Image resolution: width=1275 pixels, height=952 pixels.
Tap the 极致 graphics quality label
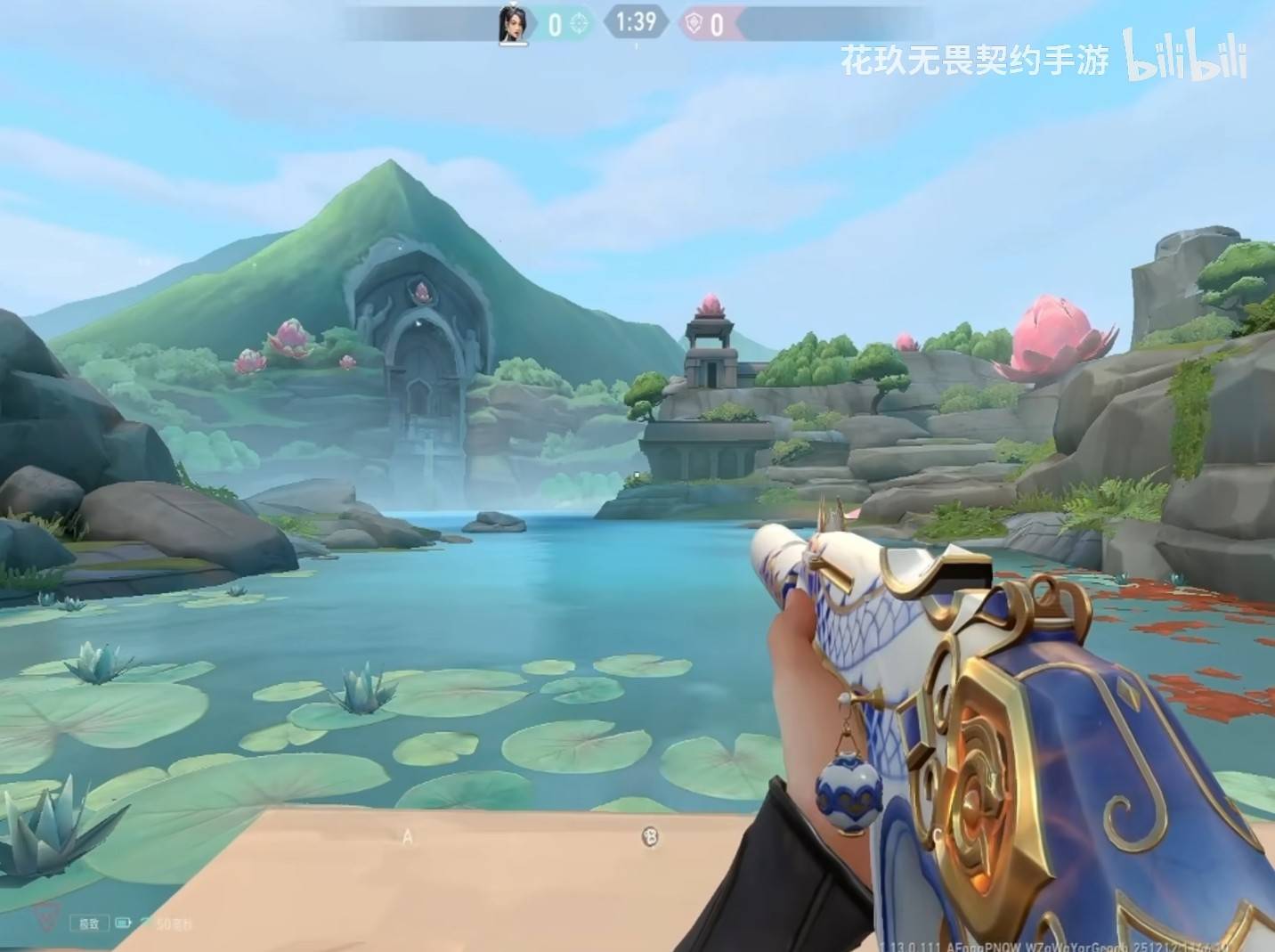tap(90, 924)
